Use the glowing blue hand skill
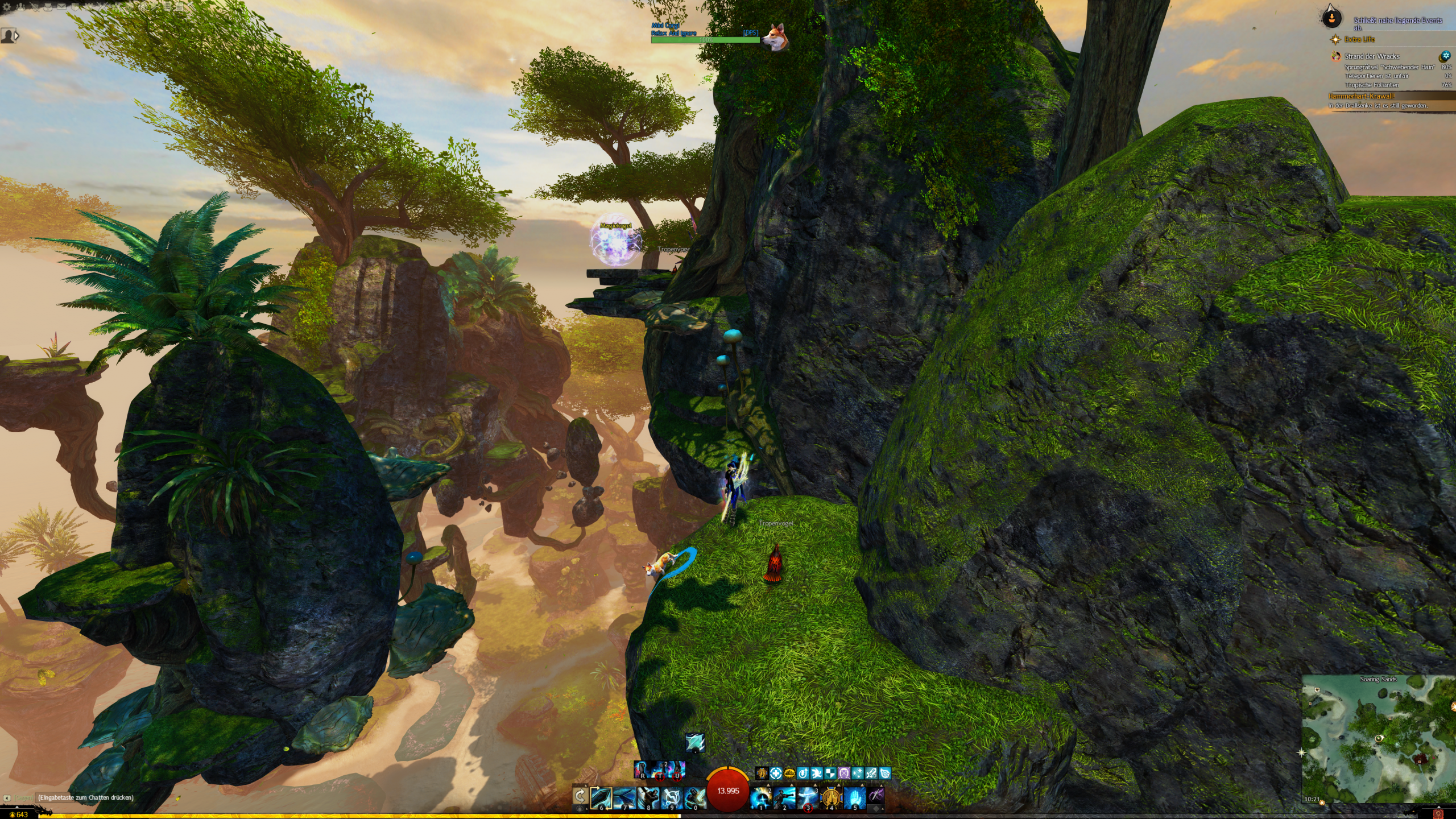 (854, 798)
